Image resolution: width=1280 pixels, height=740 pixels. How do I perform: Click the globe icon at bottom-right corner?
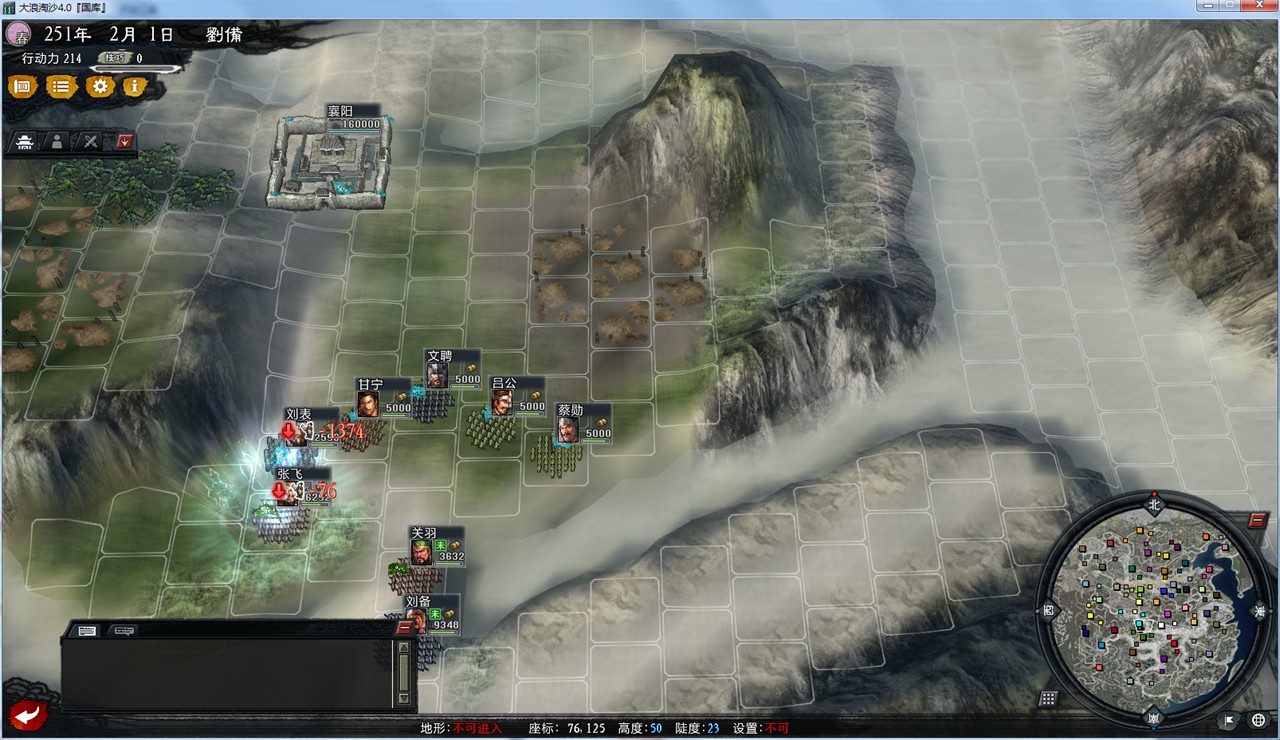[1258, 719]
